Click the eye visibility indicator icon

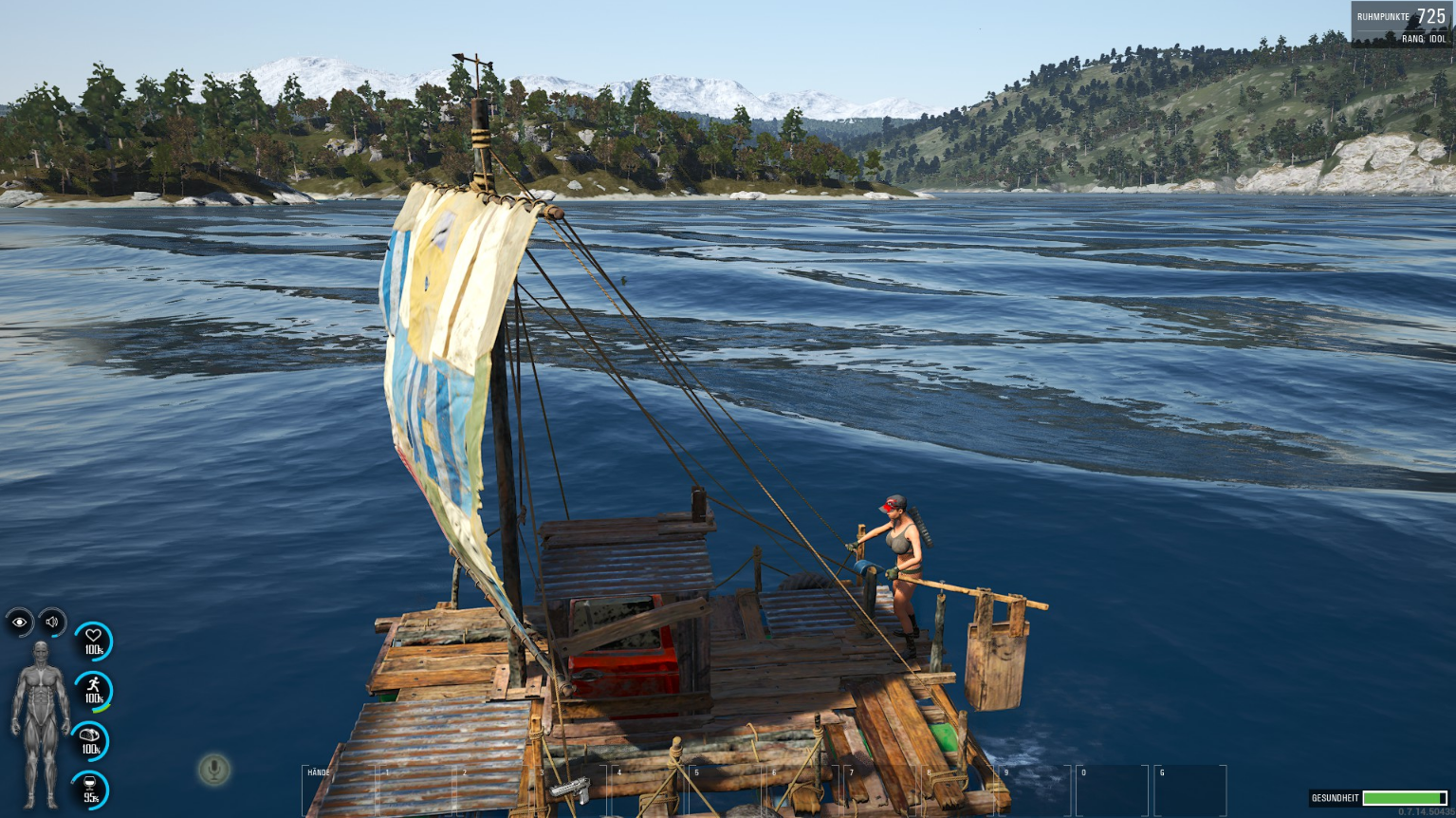pyautogui.click(x=19, y=623)
